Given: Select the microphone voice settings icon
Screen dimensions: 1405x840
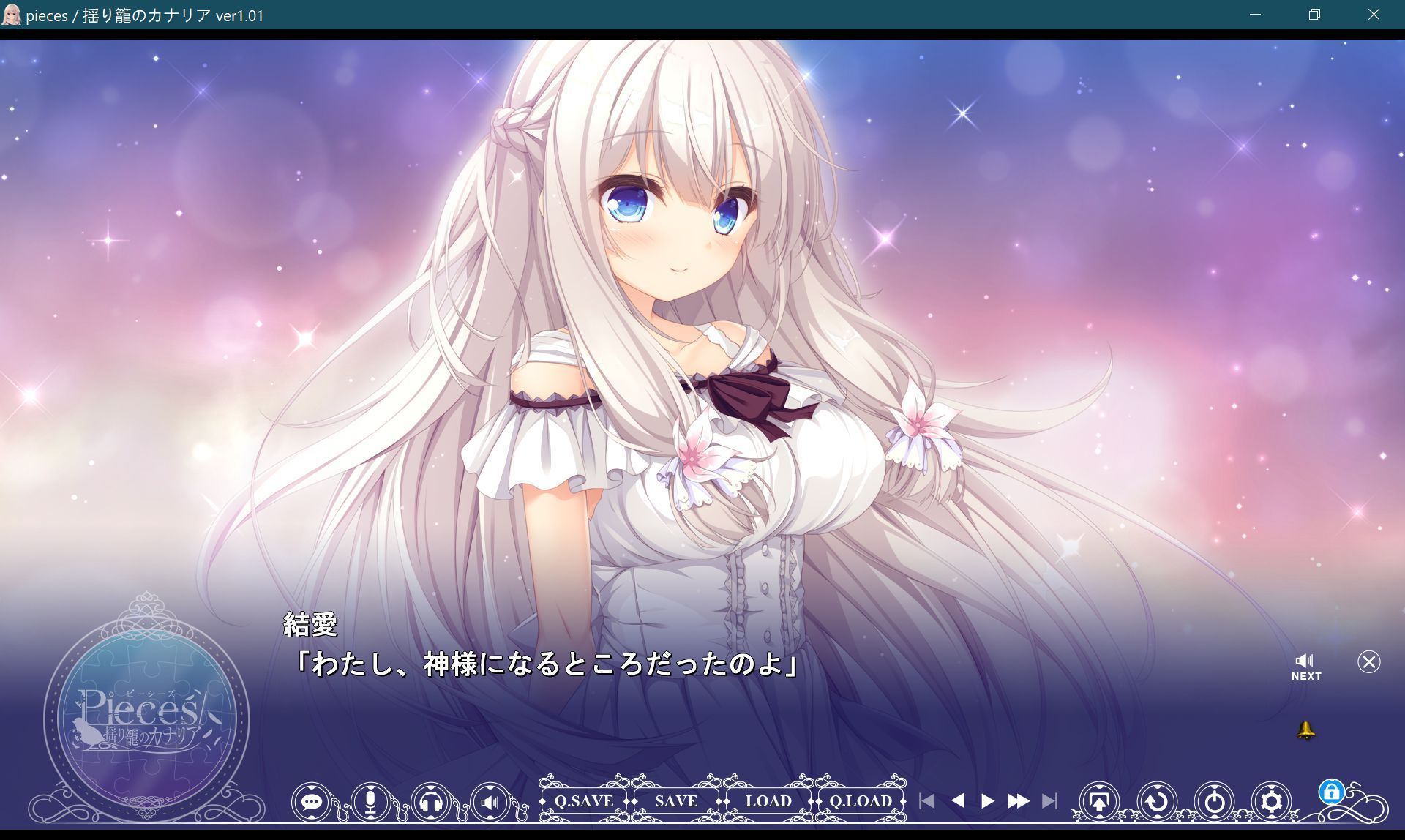Looking at the screenshot, I should (x=370, y=801).
